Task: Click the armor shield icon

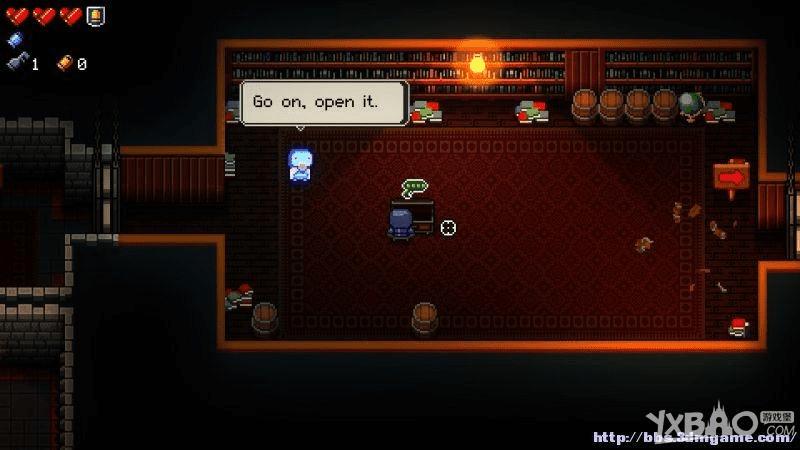Action: (95, 15)
